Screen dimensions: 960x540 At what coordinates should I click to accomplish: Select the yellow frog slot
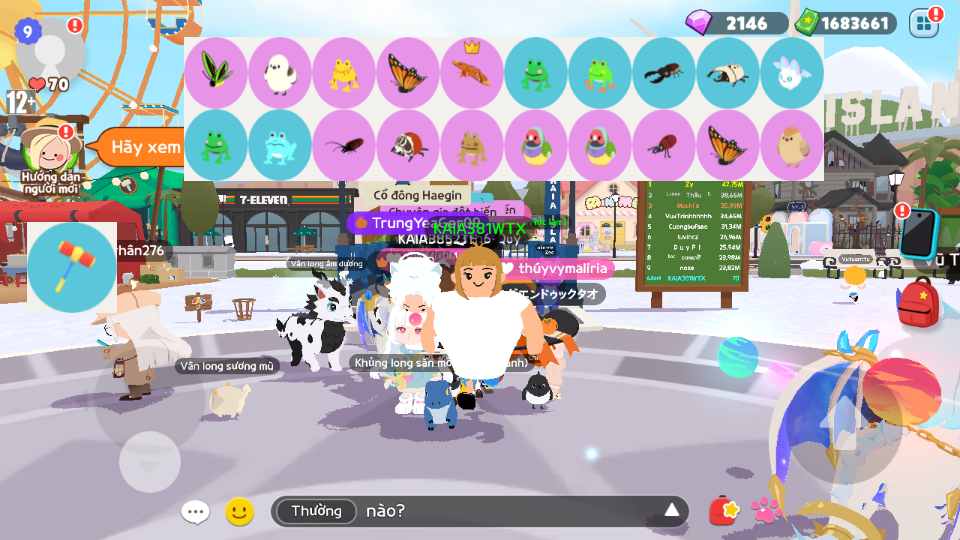point(344,73)
